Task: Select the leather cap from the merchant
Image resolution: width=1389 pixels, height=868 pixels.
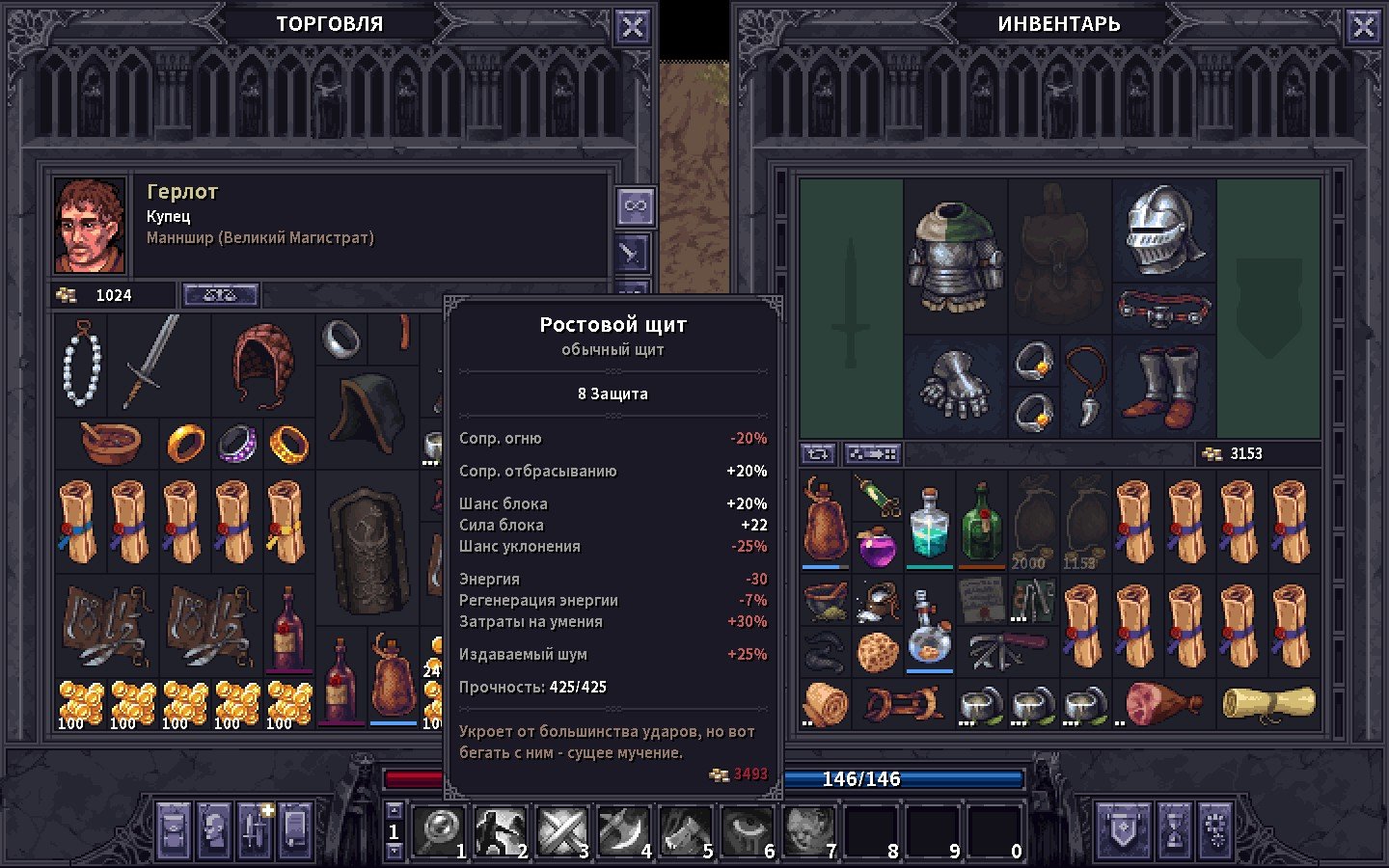Action: (262, 362)
